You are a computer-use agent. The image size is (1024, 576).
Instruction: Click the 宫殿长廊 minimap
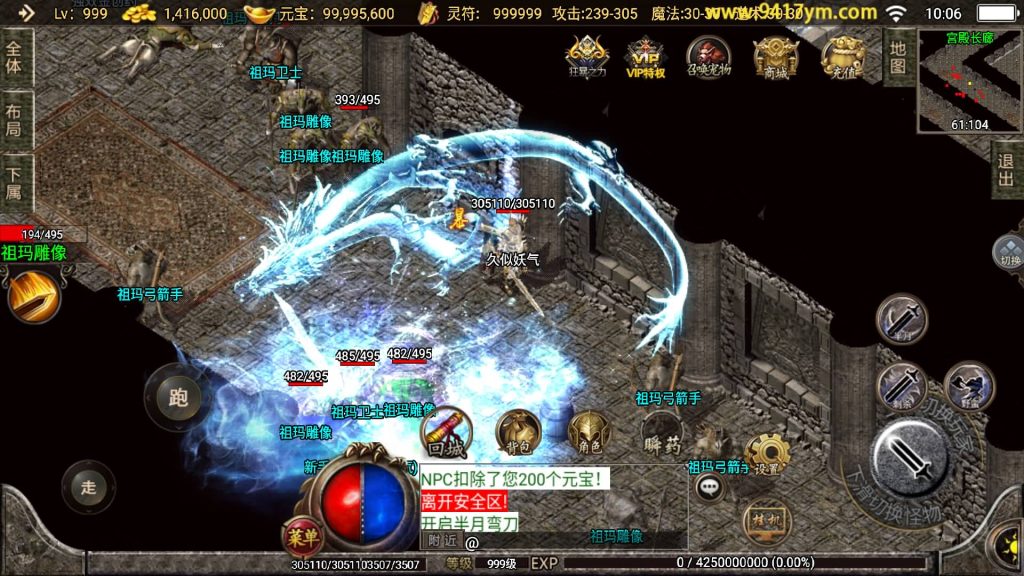pos(969,82)
